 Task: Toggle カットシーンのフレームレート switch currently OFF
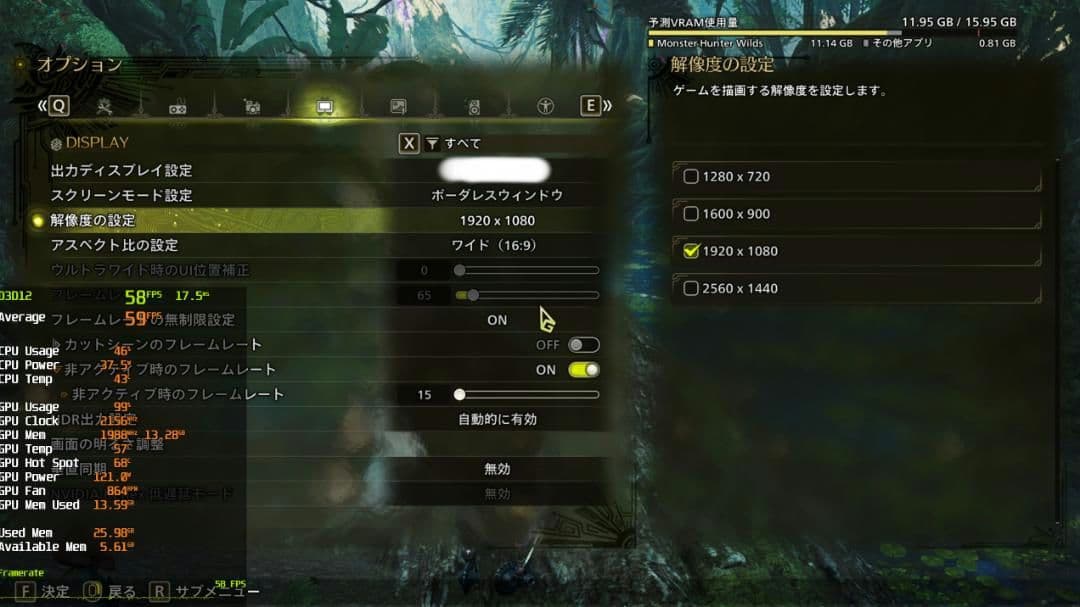[583, 345]
